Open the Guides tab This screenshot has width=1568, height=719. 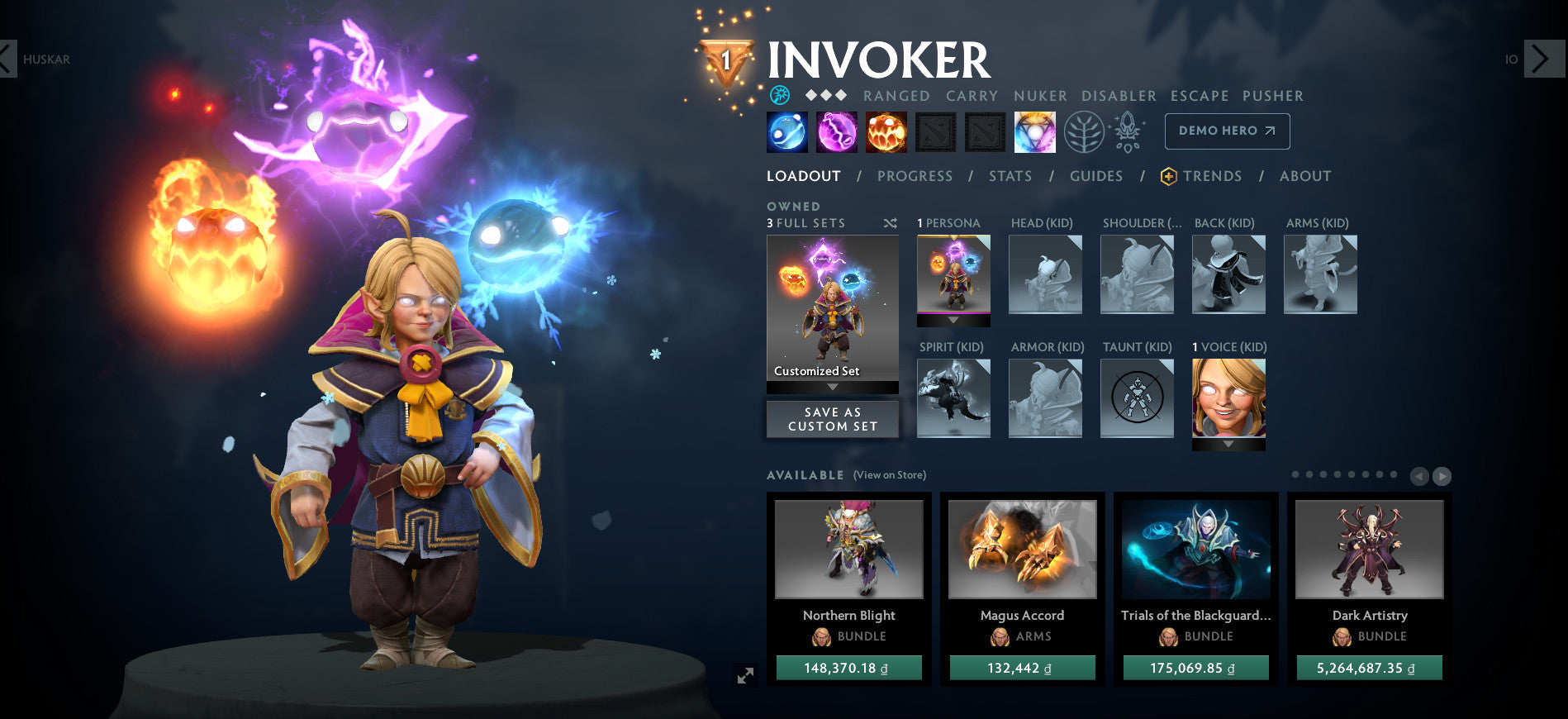[x=1095, y=176]
